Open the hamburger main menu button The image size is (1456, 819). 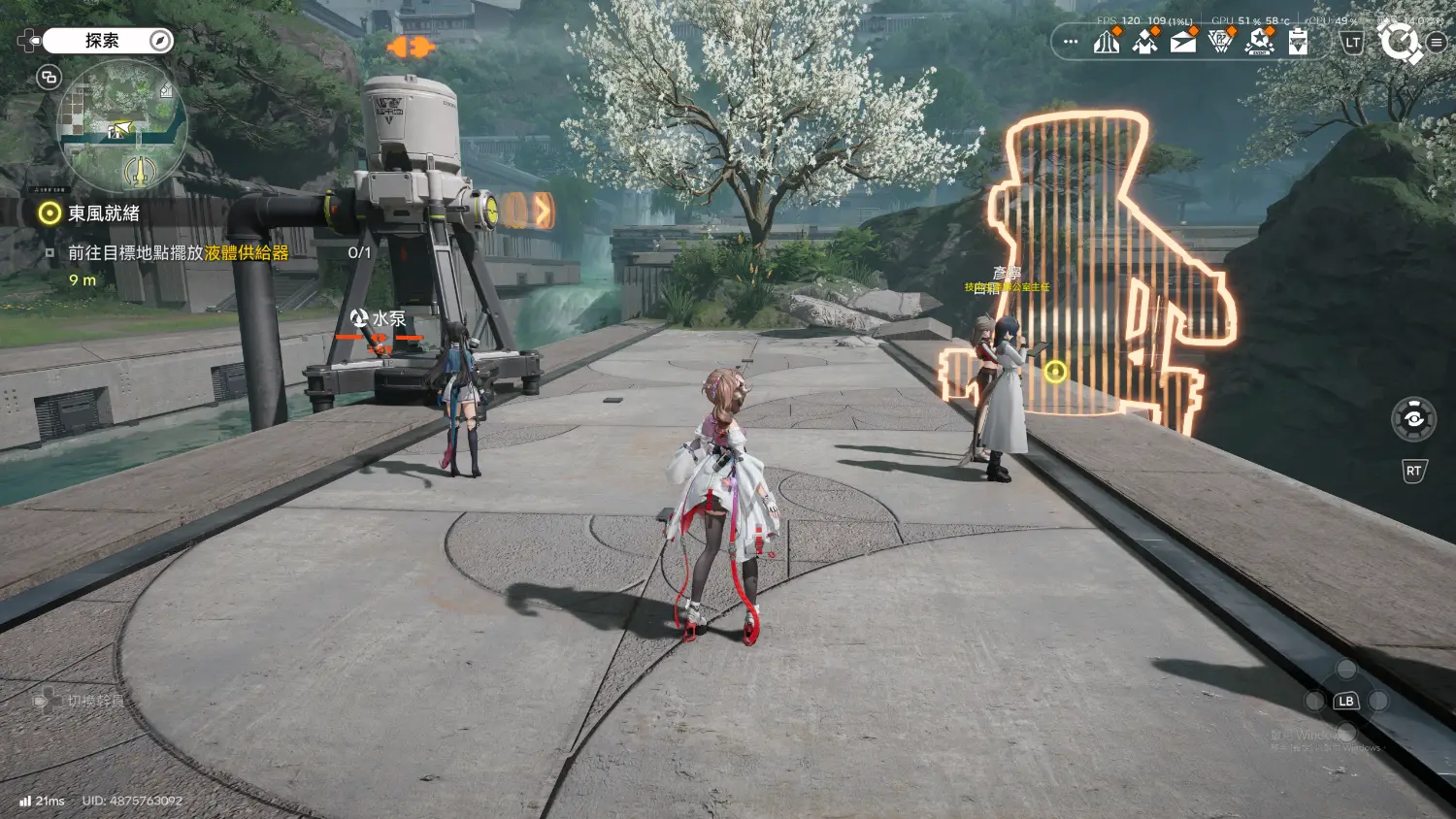[x=1437, y=42]
